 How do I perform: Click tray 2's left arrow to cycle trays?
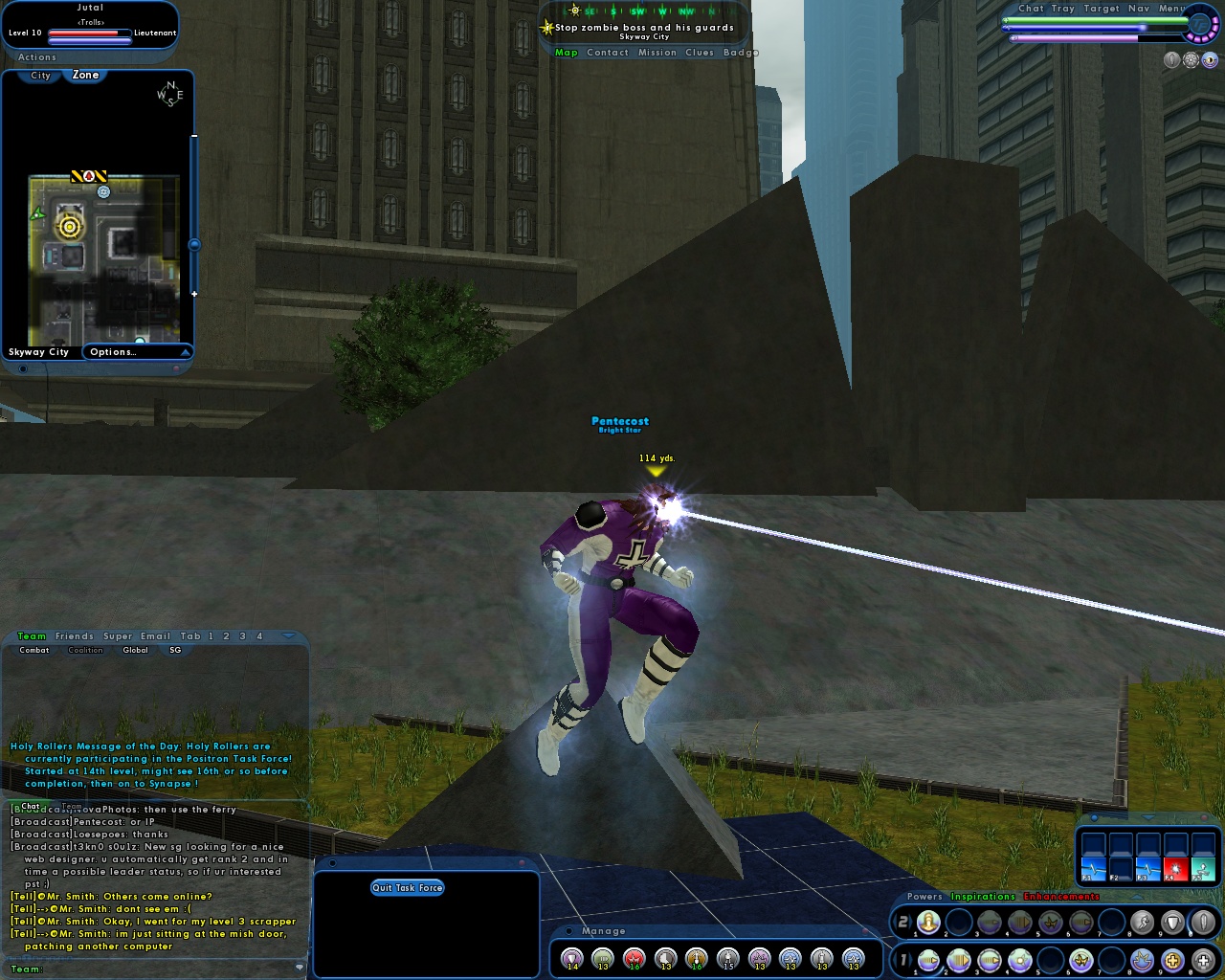coord(896,922)
